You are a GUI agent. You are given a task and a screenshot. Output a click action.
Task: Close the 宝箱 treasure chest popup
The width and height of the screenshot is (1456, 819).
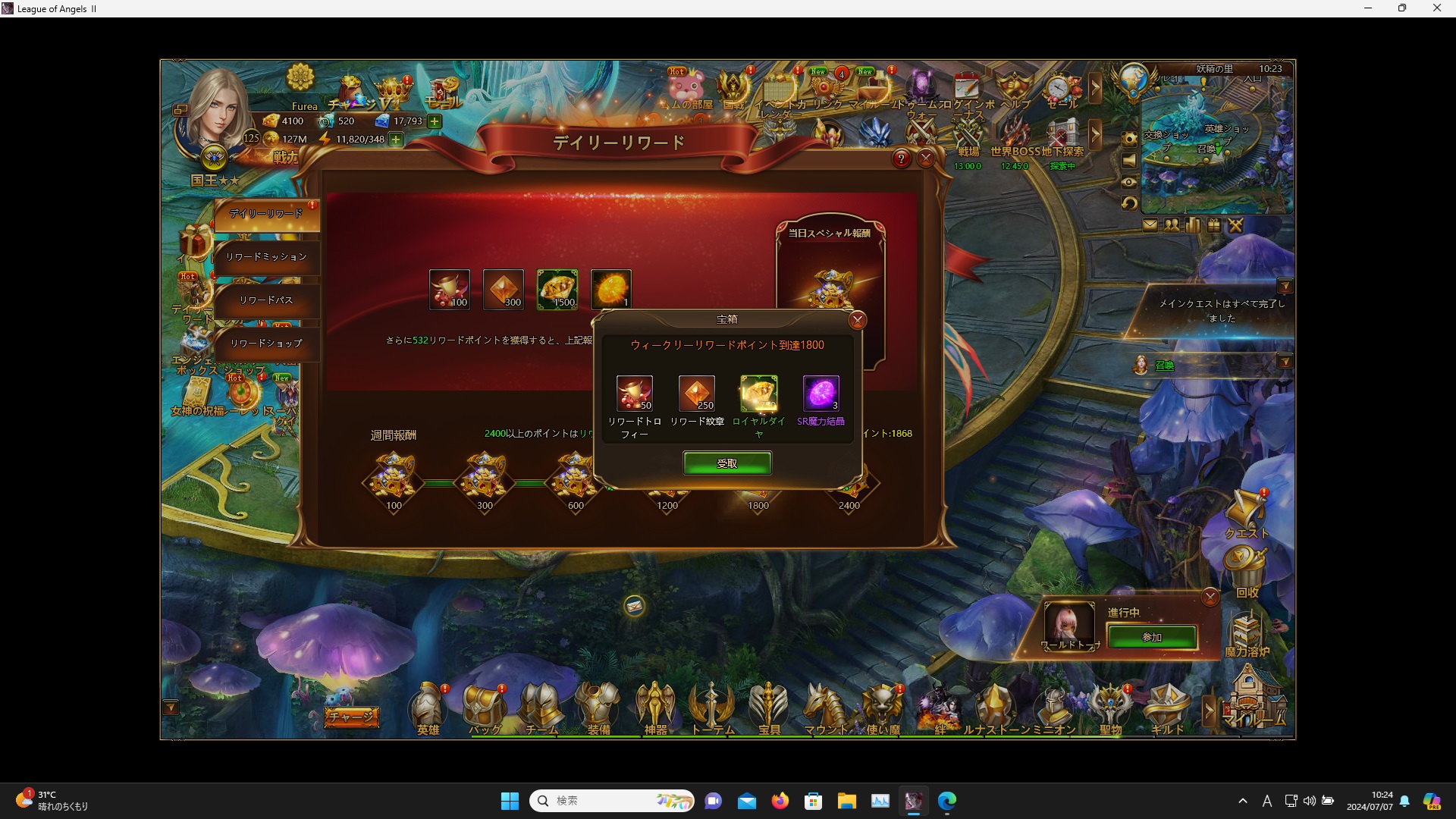(x=857, y=320)
